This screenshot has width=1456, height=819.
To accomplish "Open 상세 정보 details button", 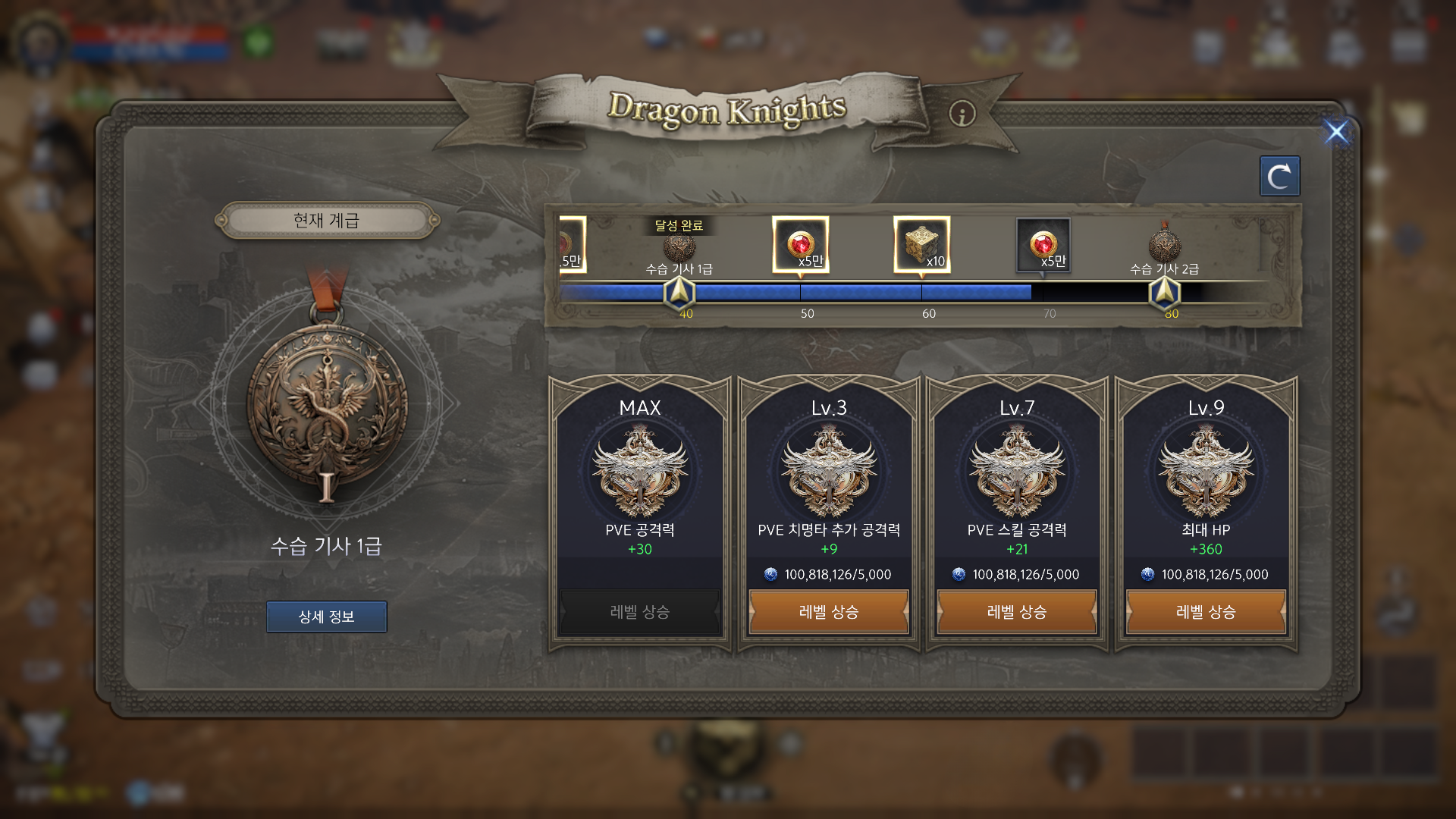I will [x=326, y=617].
